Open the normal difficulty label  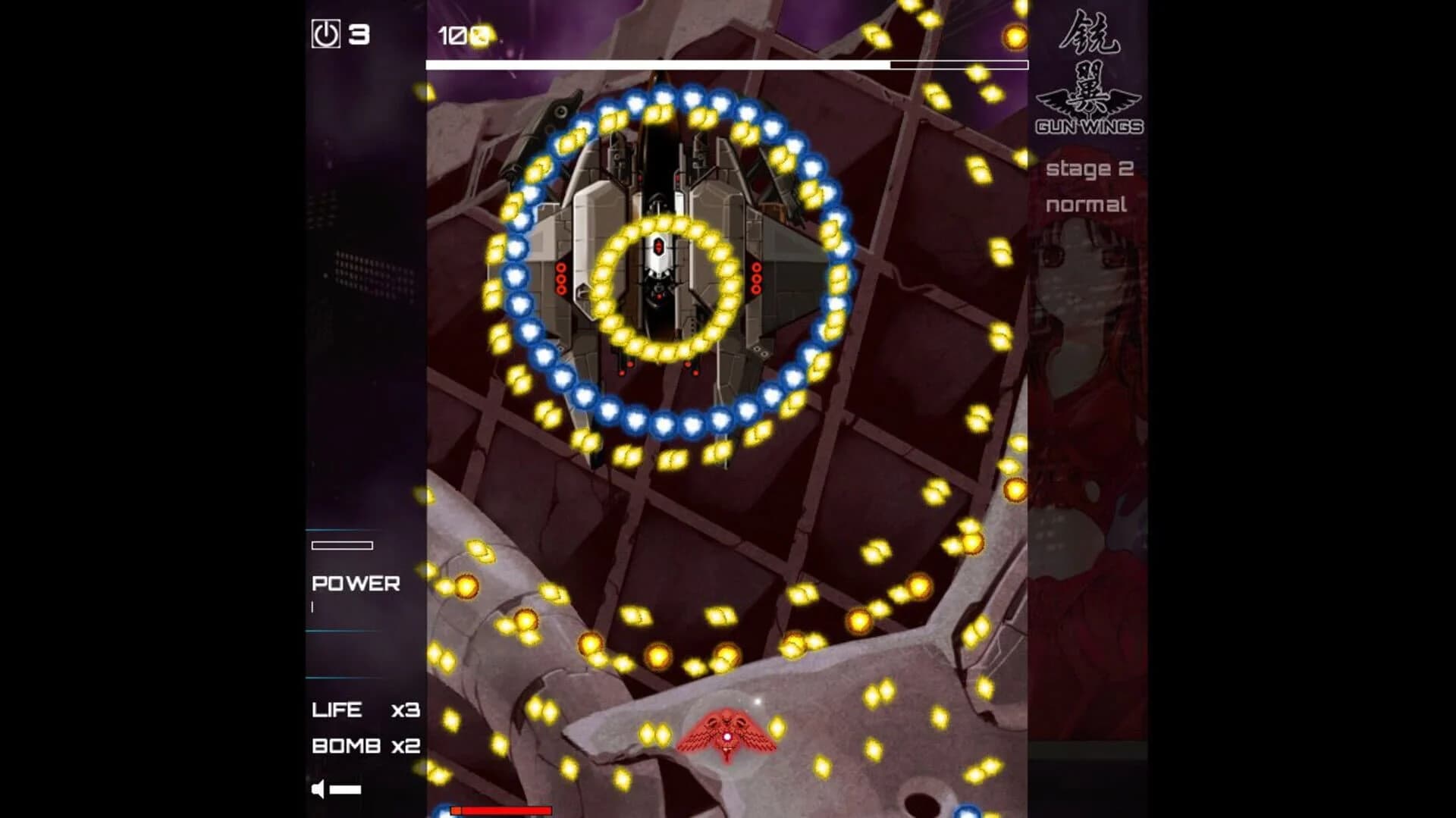tap(1087, 203)
